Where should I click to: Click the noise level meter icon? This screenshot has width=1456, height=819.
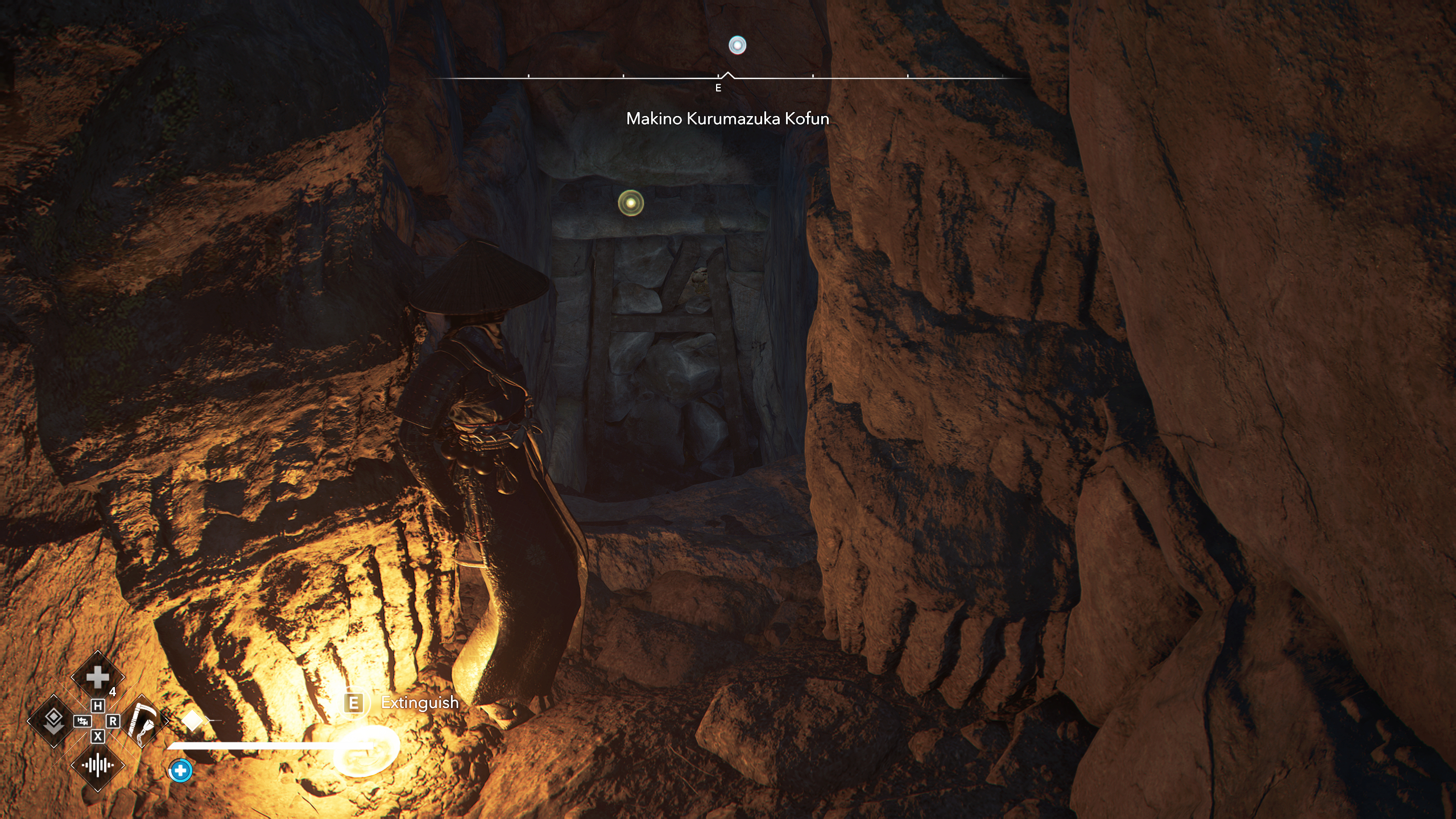[x=97, y=764]
